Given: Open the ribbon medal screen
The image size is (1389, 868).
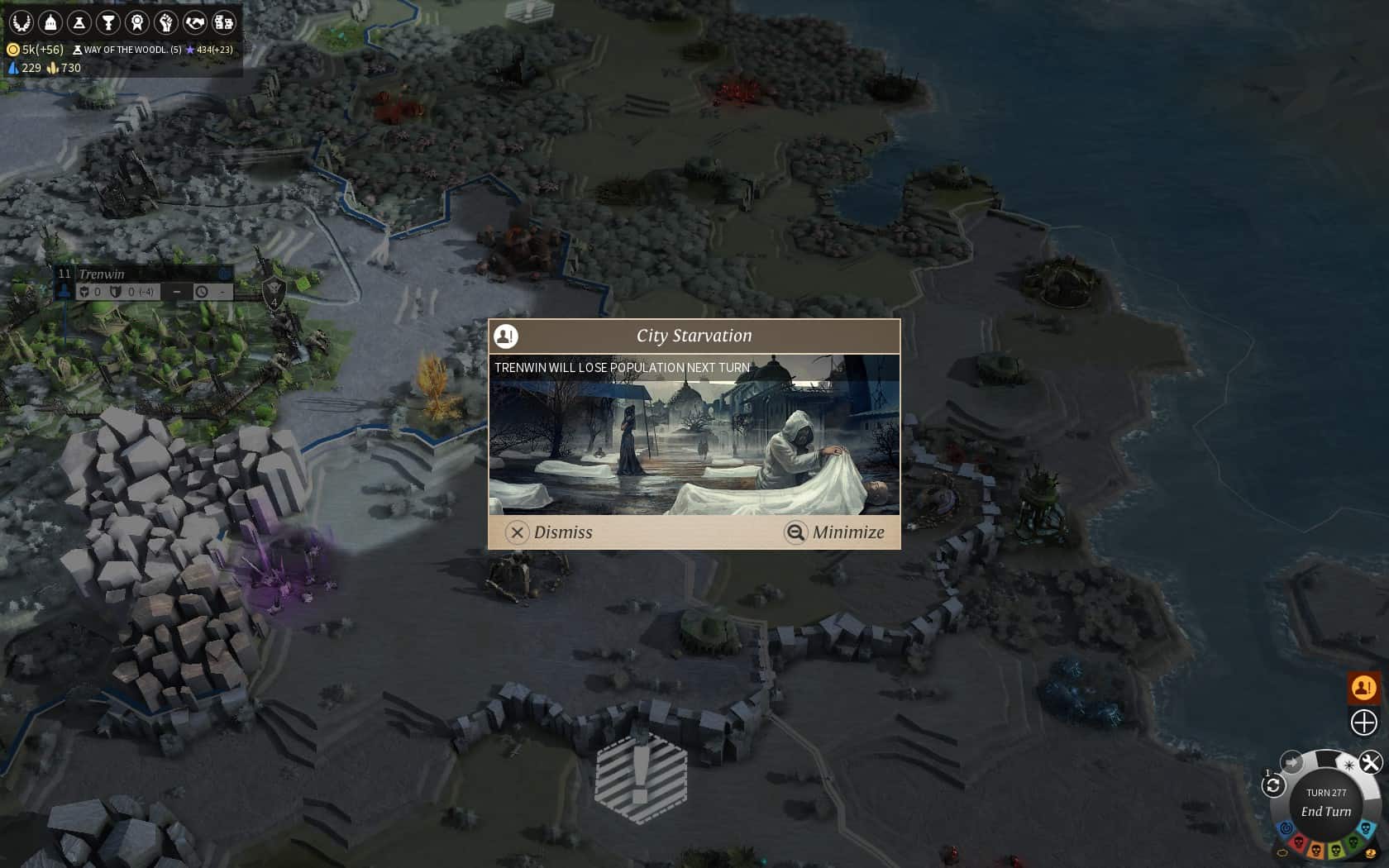Looking at the screenshot, I should 136,22.
